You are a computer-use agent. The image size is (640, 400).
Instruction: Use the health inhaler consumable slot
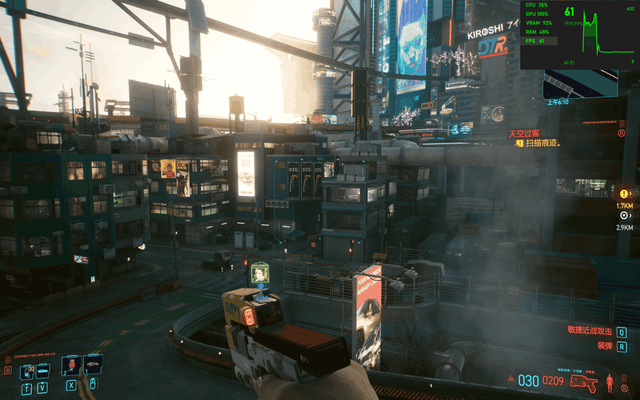[71, 367]
